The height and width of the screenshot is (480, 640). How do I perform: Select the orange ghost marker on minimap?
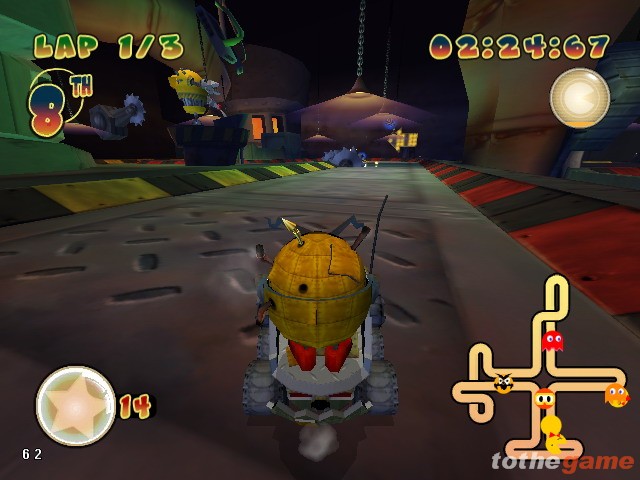616,394
